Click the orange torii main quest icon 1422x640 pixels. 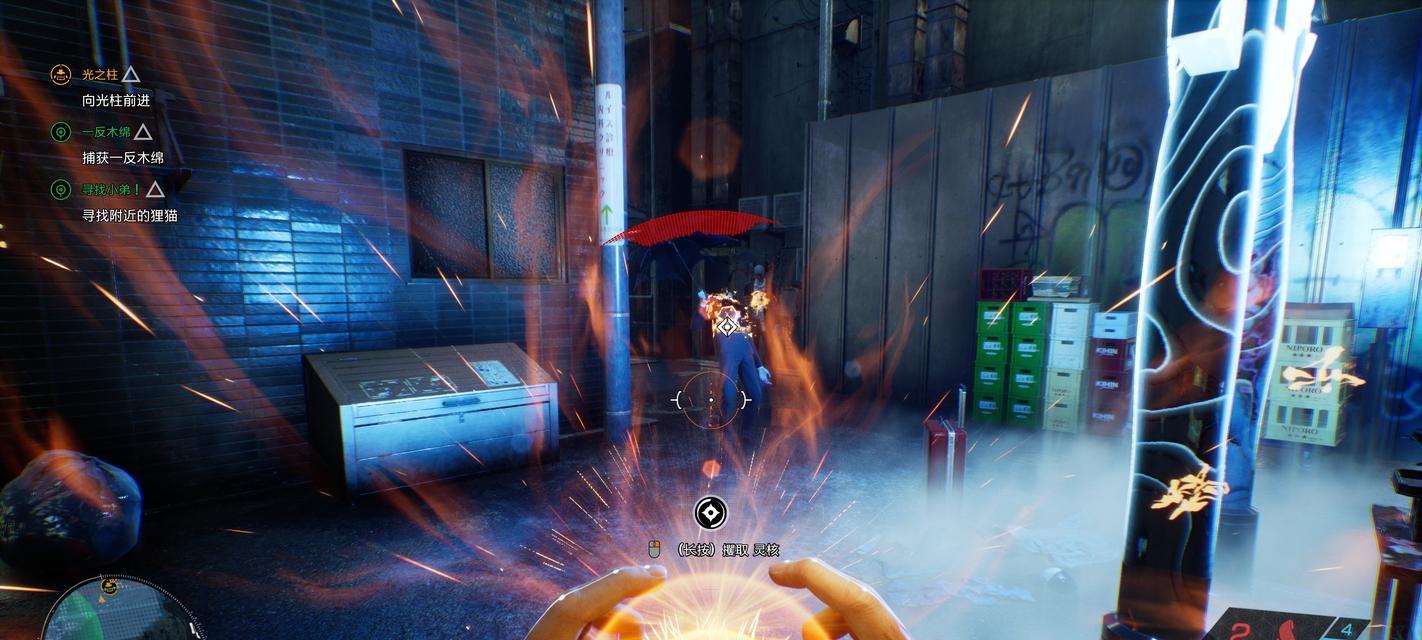[x=60, y=75]
